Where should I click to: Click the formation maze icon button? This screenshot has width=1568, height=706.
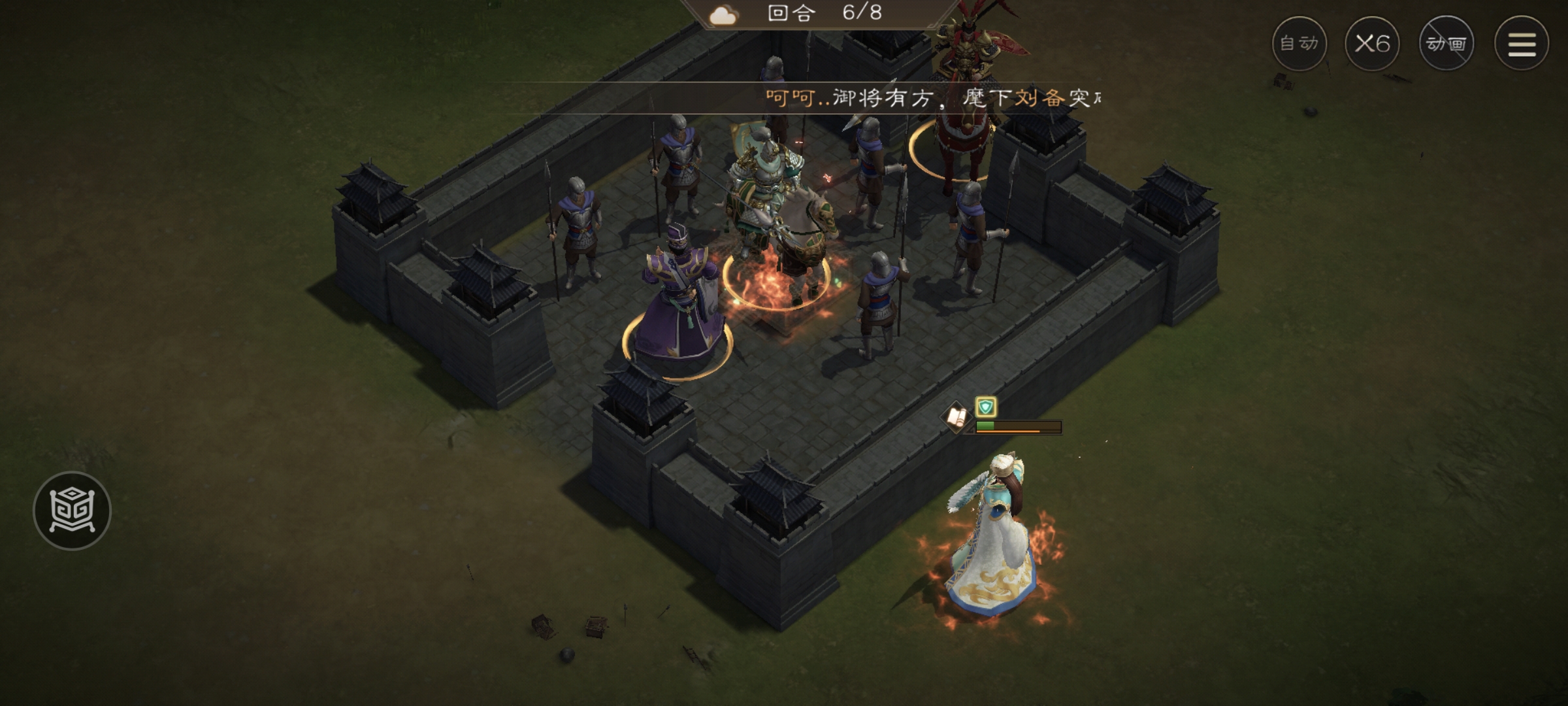pyautogui.click(x=73, y=511)
